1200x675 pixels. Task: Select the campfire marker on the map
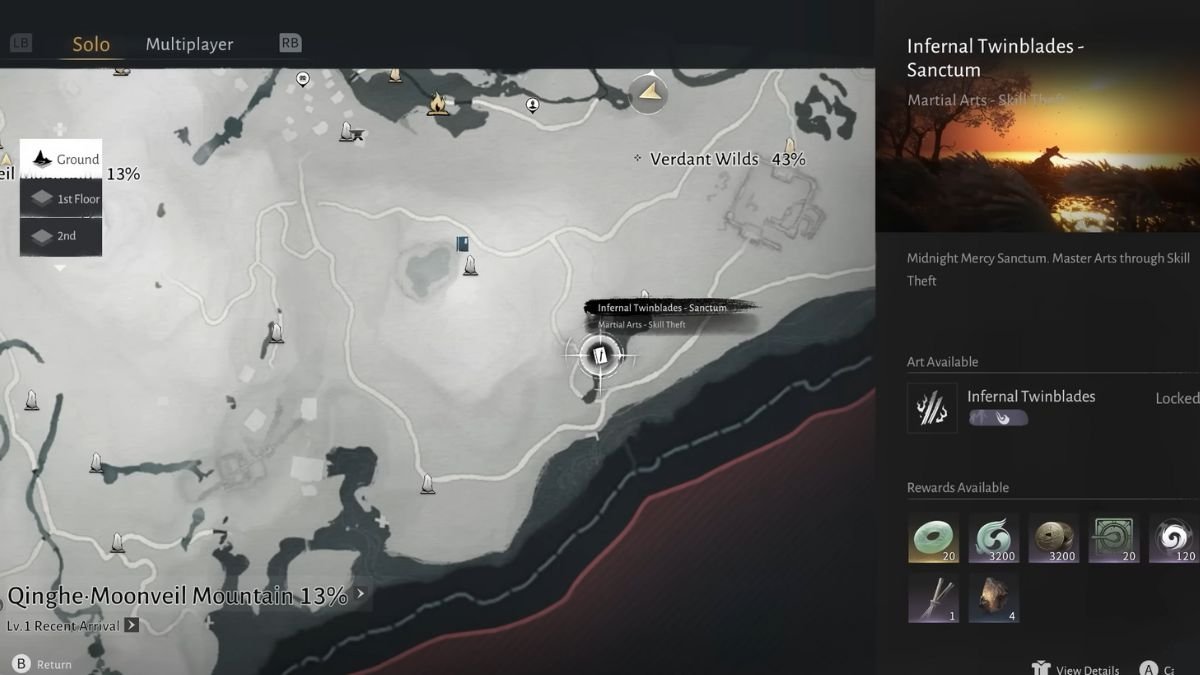coord(437,102)
